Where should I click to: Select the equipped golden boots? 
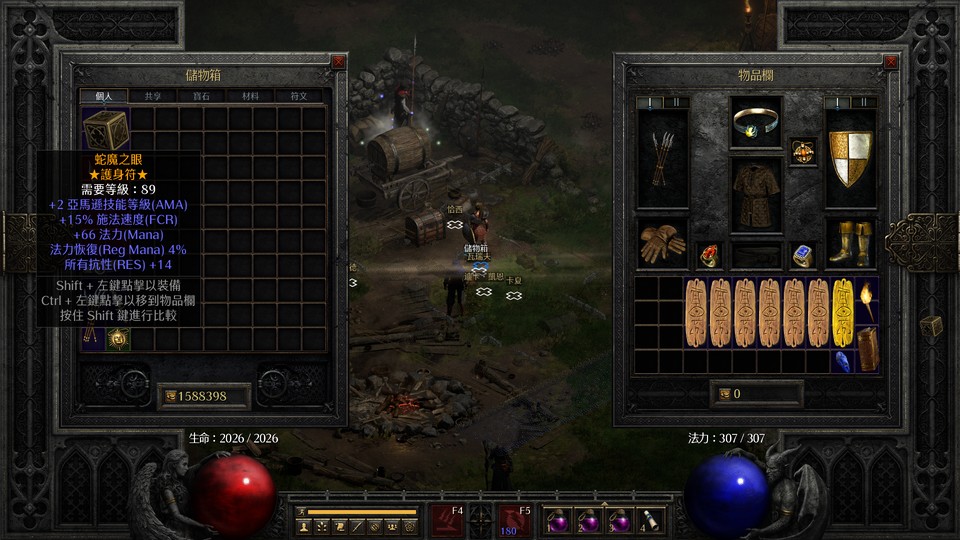(x=850, y=244)
